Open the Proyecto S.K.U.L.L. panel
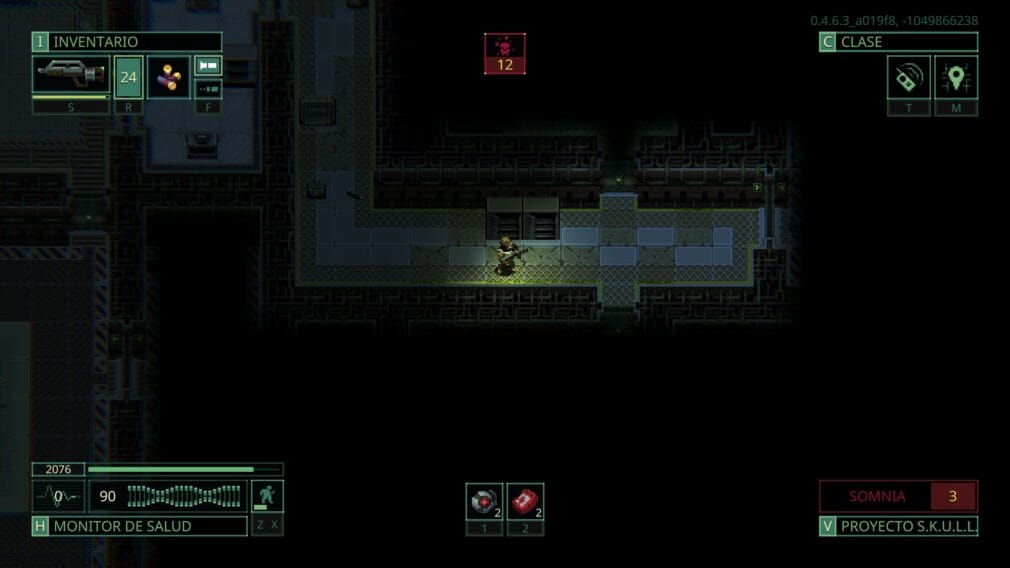1010x568 pixels. [898, 526]
